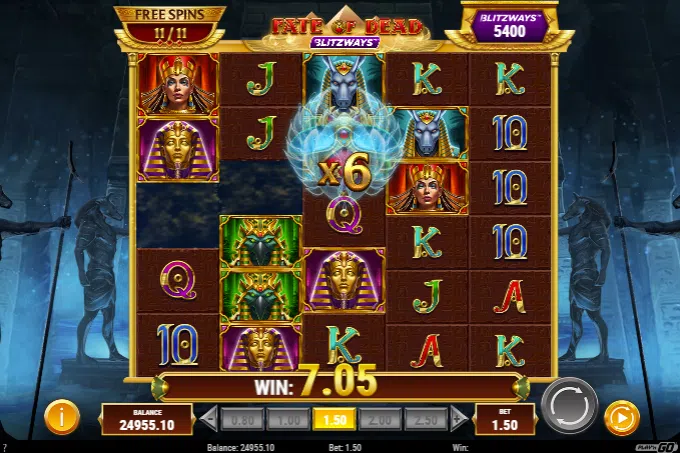Start autoplay with the orange play button
This screenshot has width=680, height=453.
click(x=622, y=416)
